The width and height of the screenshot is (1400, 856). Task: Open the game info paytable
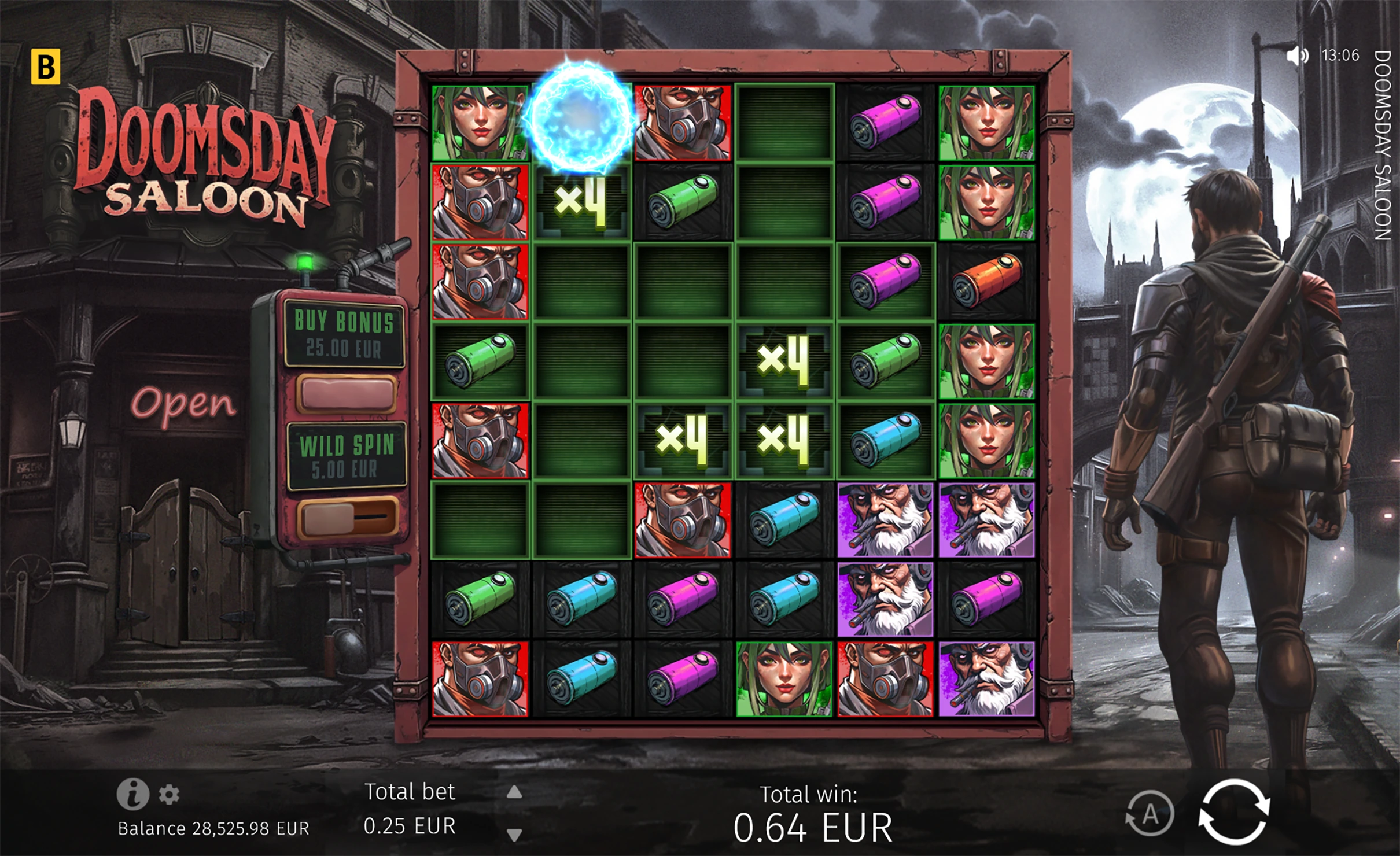(132, 794)
